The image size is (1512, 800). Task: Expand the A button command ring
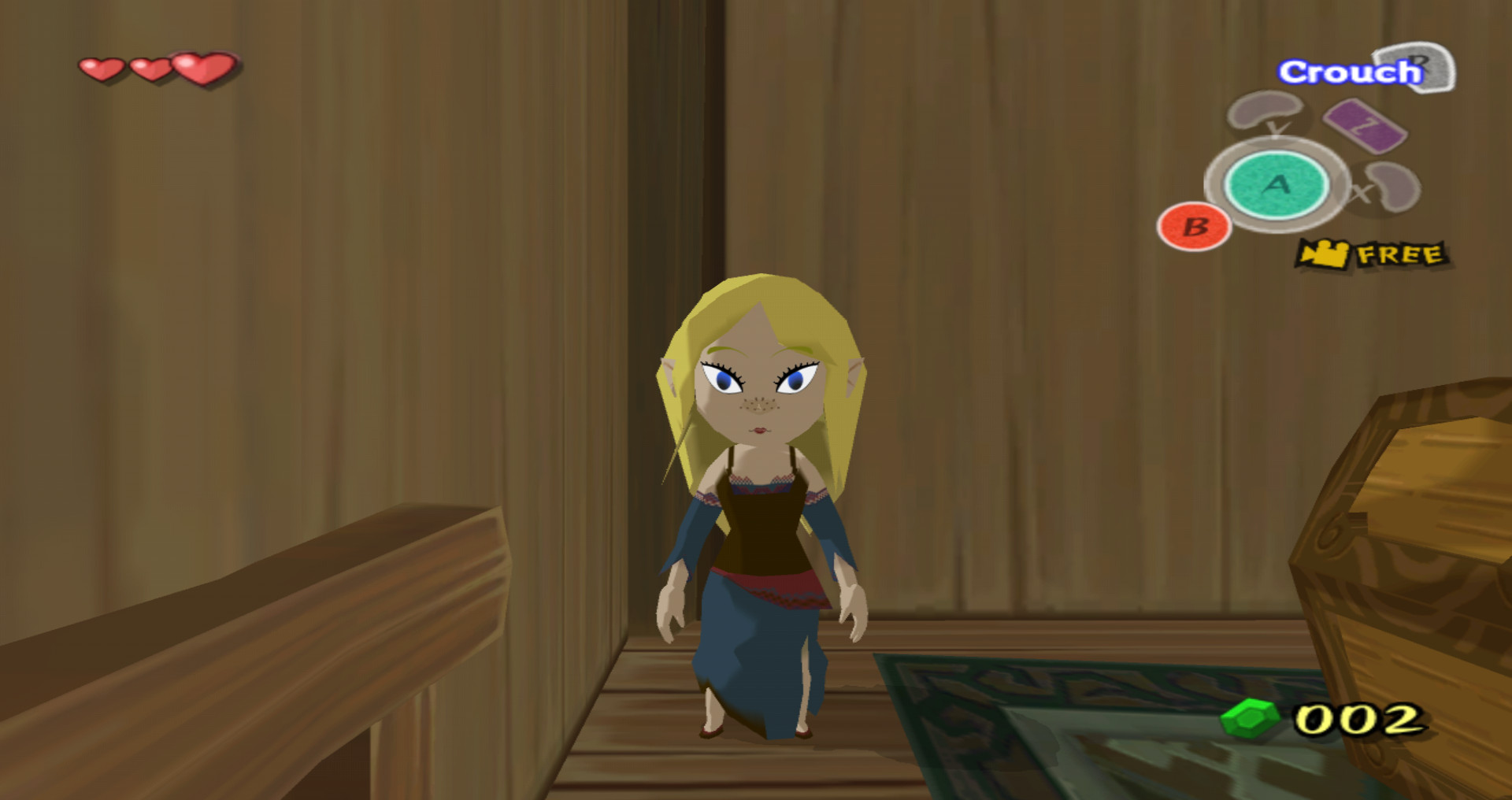click(1276, 186)
